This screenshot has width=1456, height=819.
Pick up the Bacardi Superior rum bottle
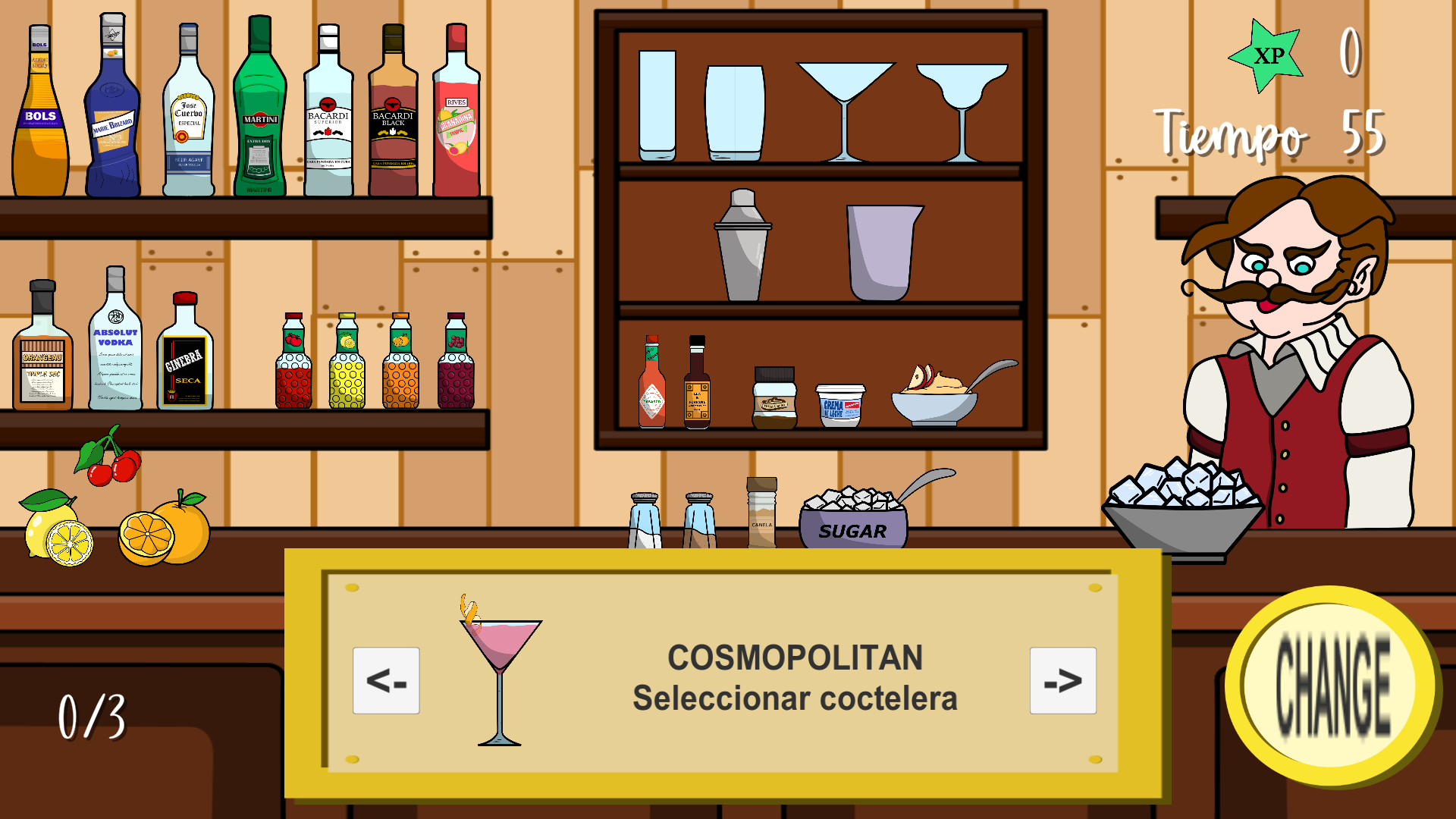pyautogui.click(x=328, y=114)
